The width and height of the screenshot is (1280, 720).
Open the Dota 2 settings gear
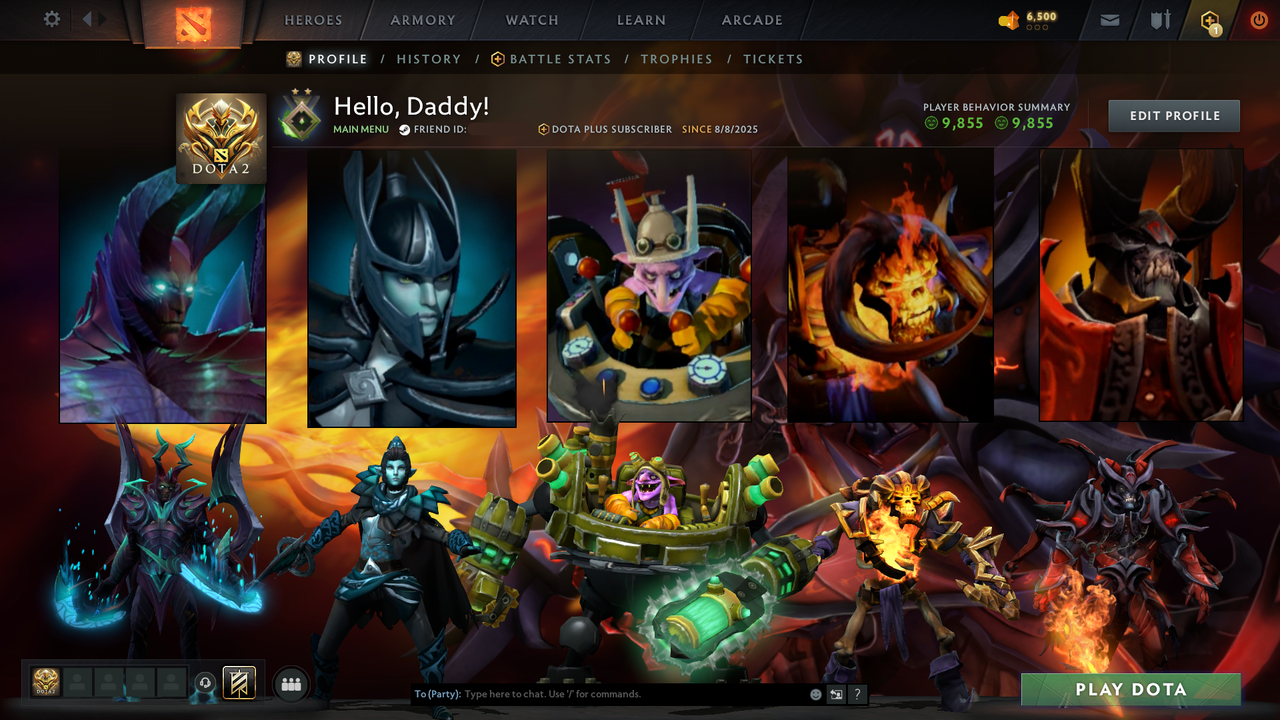51,20
